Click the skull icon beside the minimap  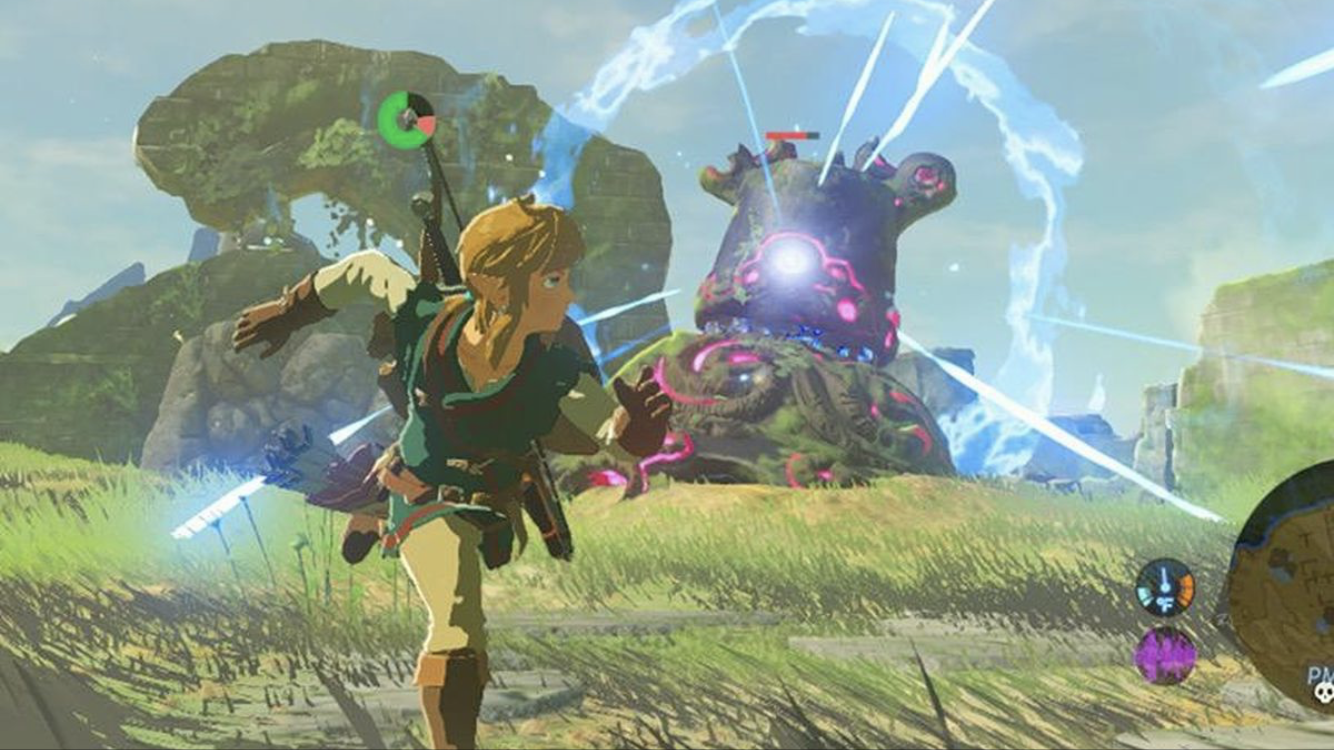pos(1320,695)
